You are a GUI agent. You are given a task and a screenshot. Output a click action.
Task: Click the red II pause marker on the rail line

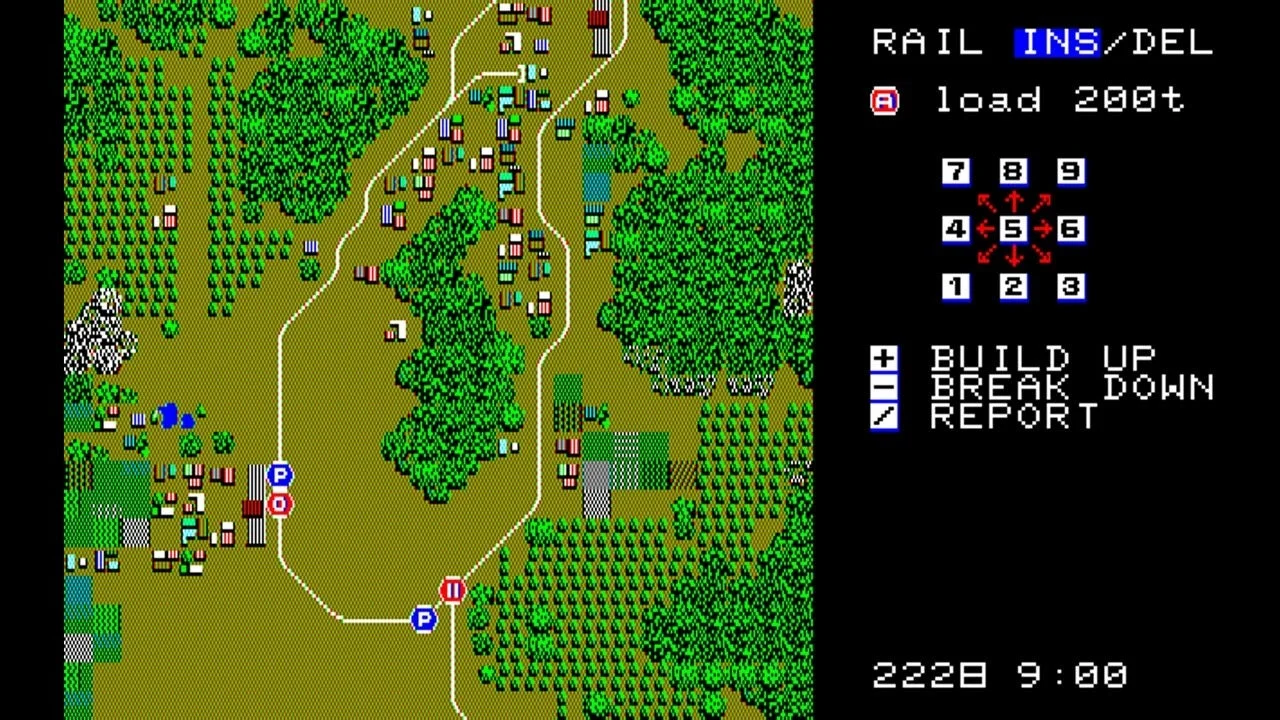click(x=452, y=591)
